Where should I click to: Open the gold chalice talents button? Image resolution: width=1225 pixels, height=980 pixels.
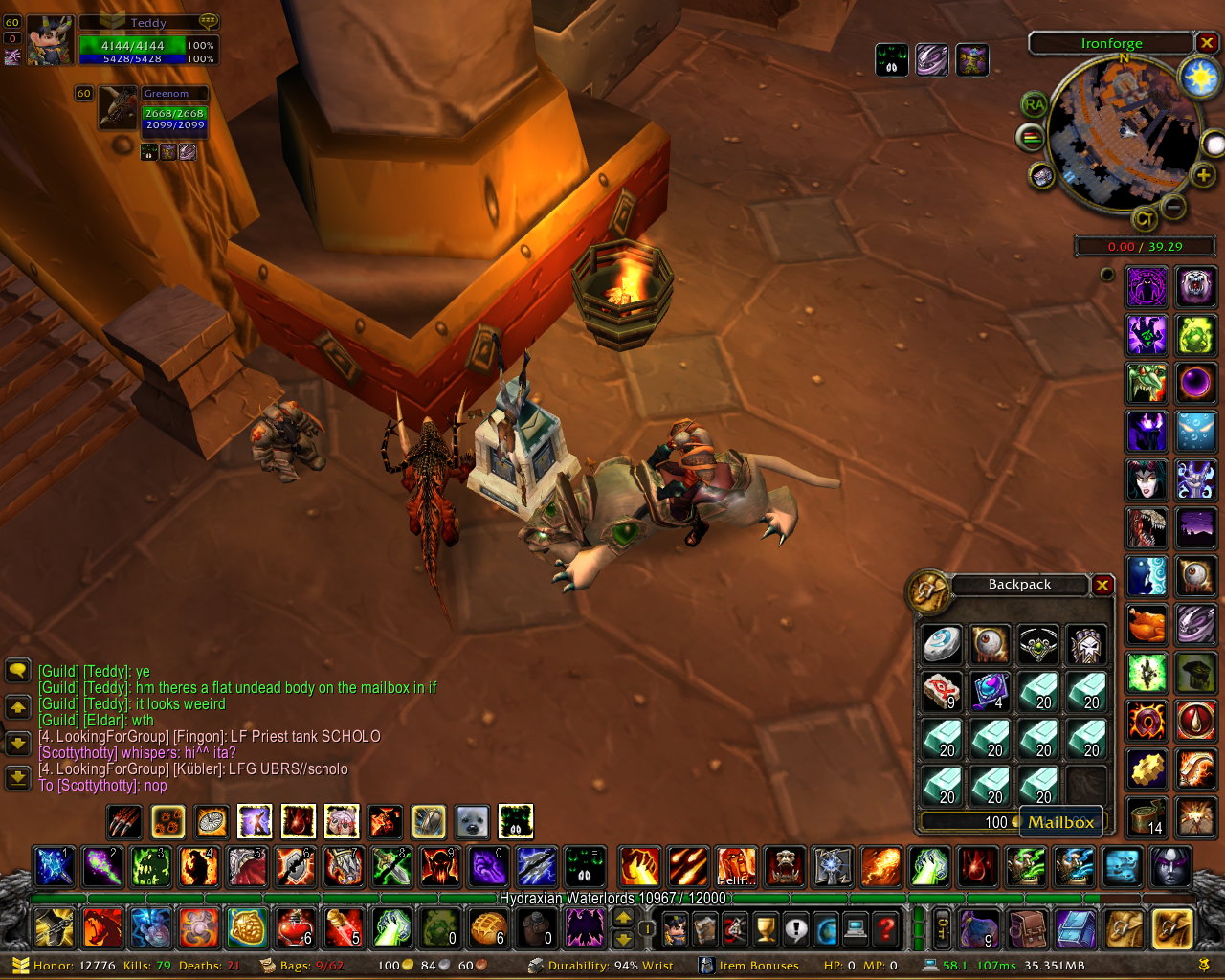[x=766, y=927]
